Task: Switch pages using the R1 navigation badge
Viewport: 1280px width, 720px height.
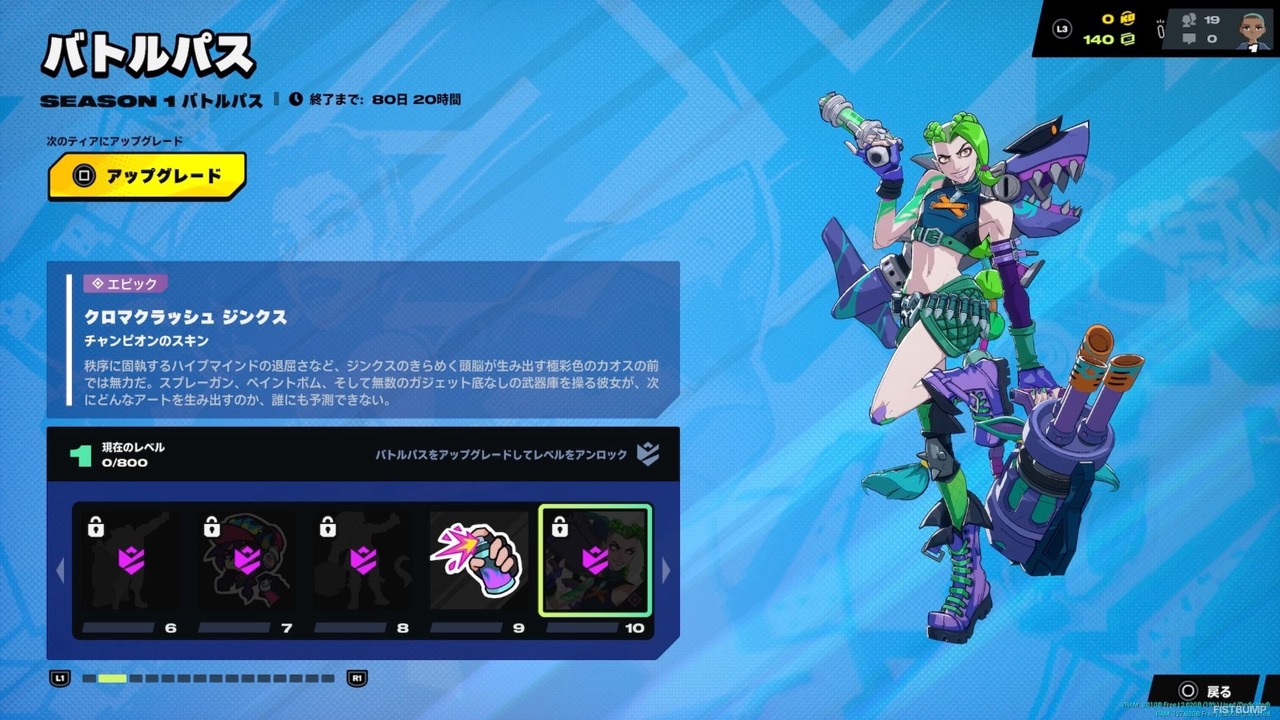Action: (x=358, y=678)
